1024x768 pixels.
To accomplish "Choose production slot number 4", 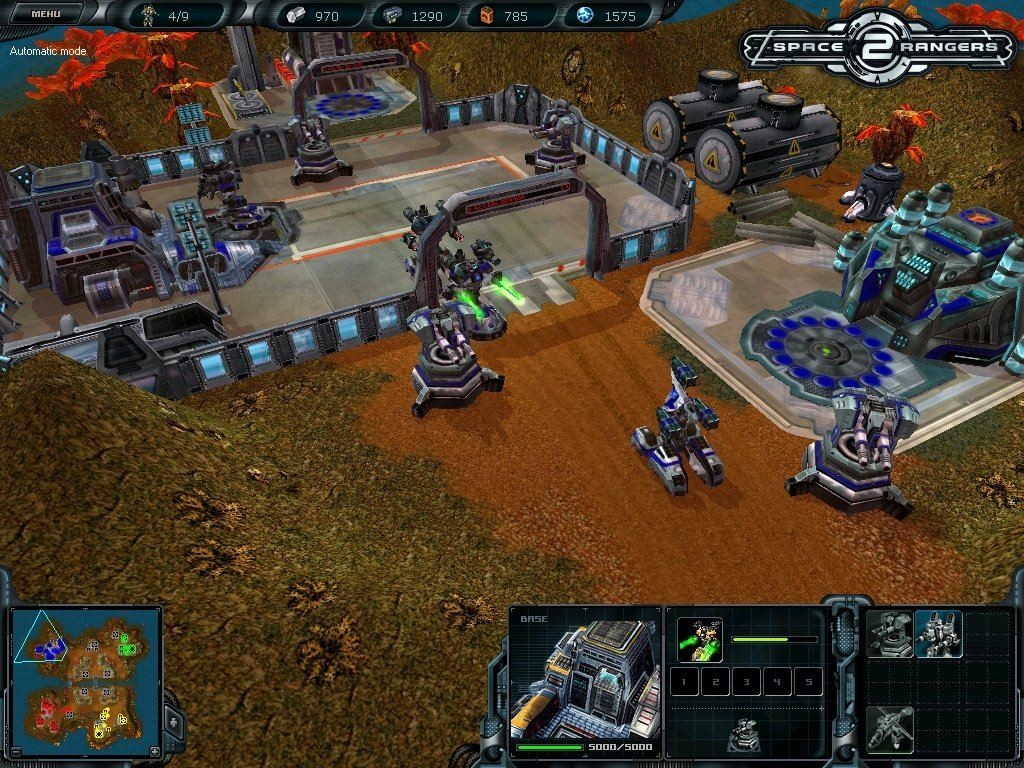I will click(x=776, y=683).
